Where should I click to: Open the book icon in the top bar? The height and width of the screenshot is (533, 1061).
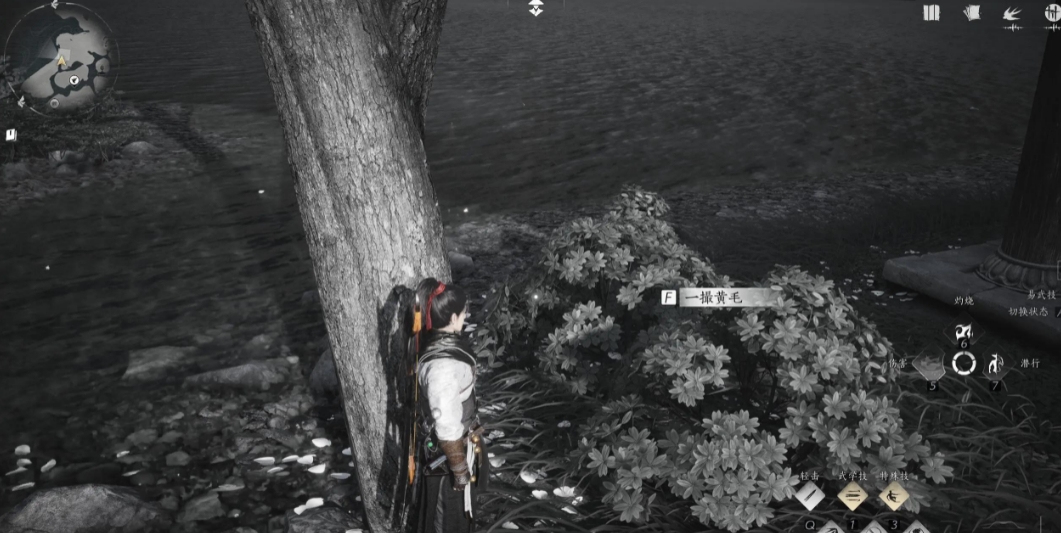pyautogui.click(x=932, y=13)
